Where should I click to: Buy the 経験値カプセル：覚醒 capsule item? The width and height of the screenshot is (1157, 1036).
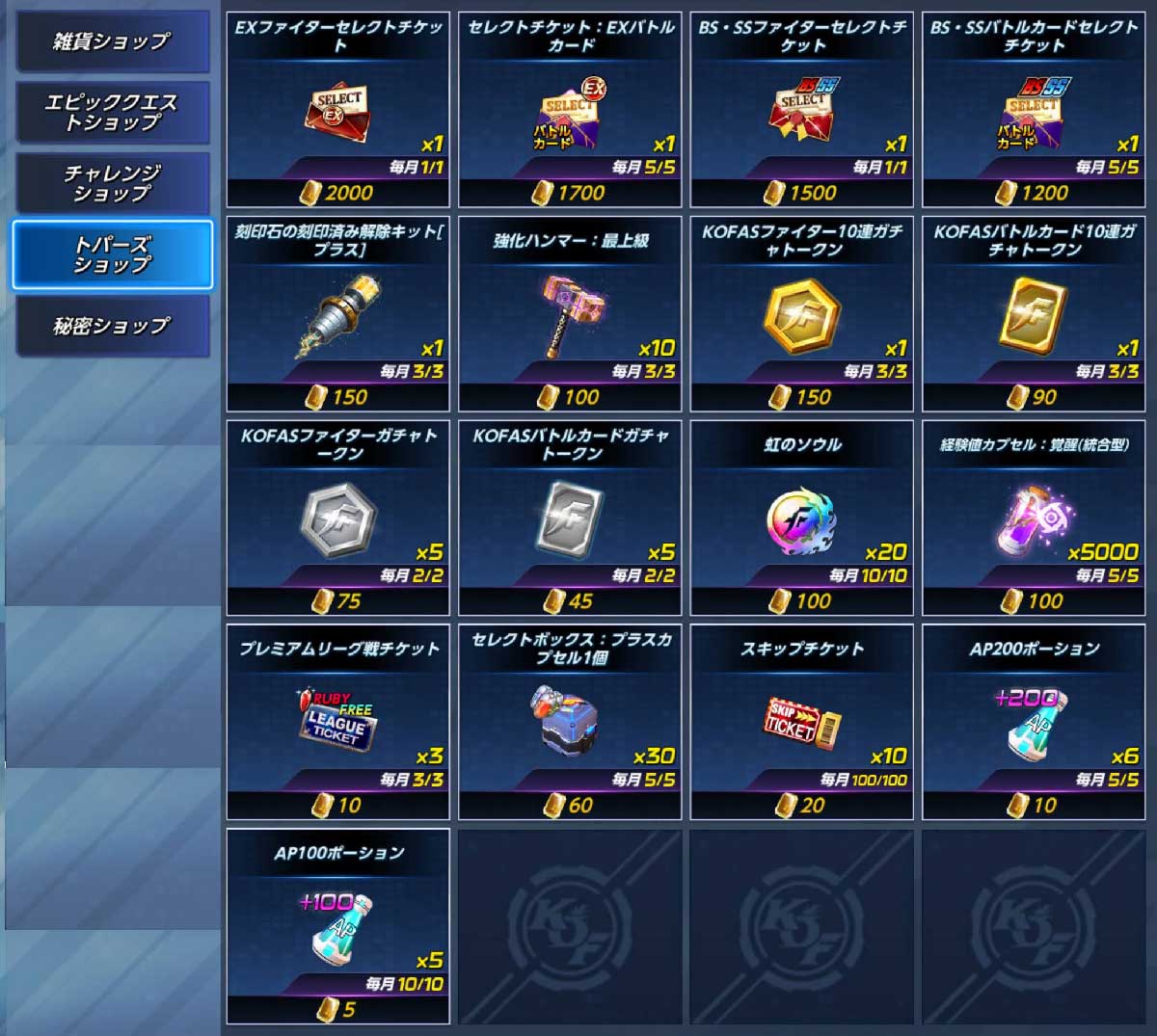pyautogui.click(x=1034, y=519)
